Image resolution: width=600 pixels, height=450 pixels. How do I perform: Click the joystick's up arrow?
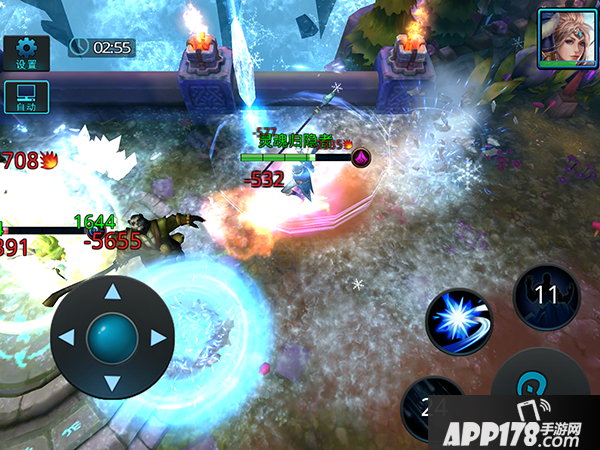pyautogui.click(x=112, y=293)
